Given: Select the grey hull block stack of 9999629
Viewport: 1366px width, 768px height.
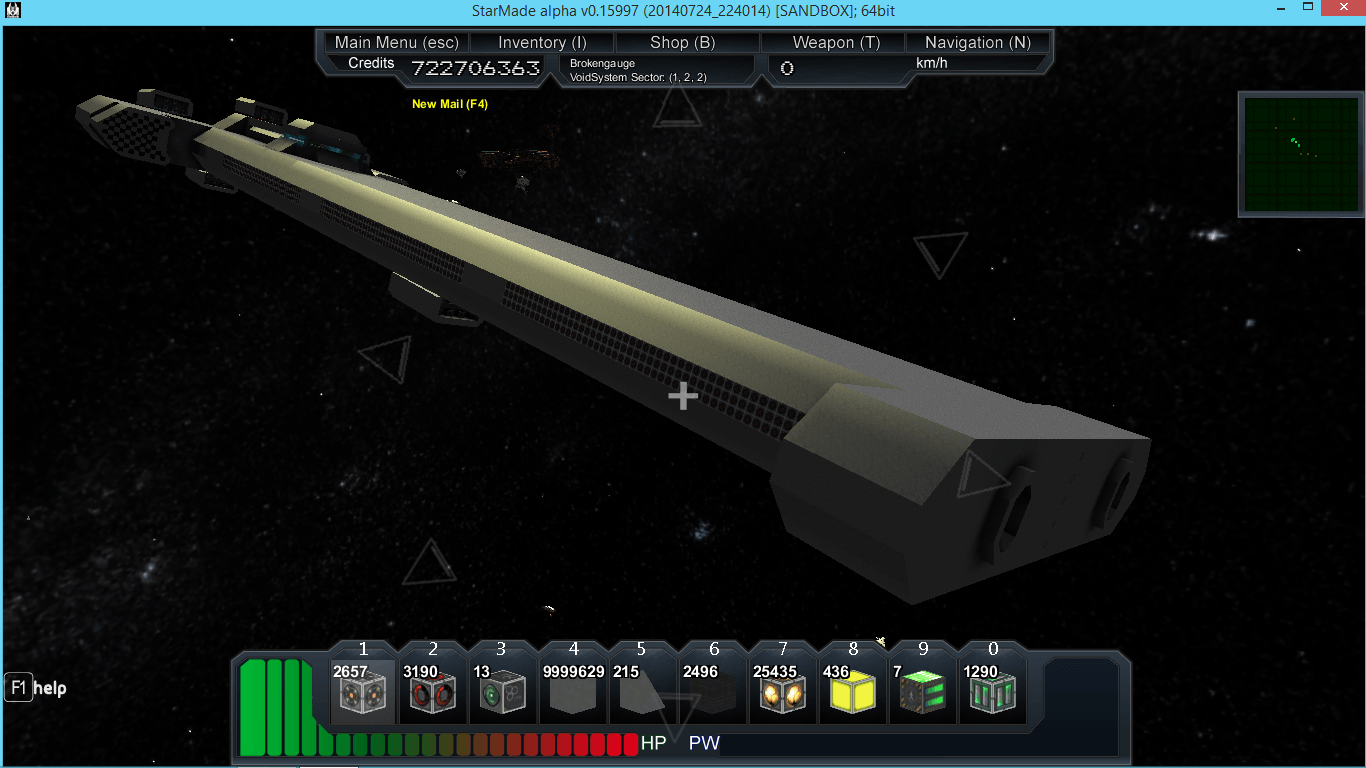Looking at the screenshot, I should click(x=572, y=690).
